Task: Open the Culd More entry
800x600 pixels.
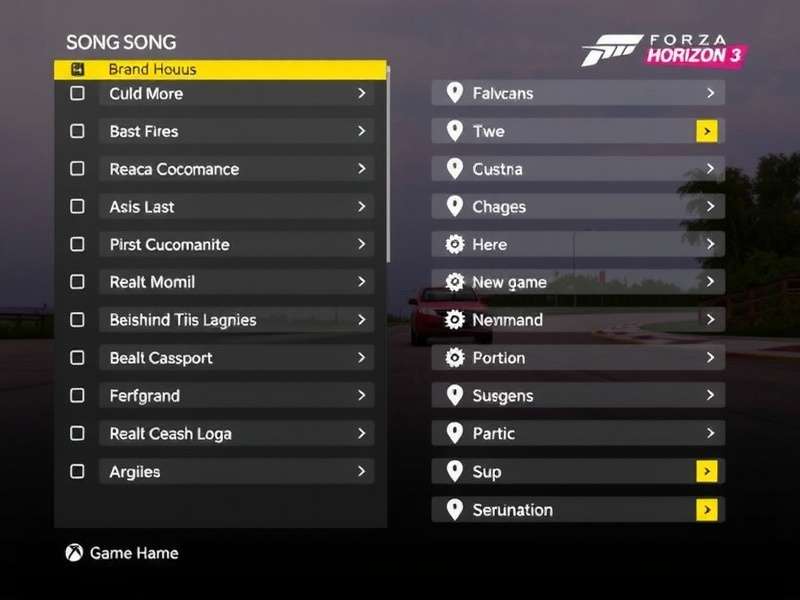Action: point(236,94)
